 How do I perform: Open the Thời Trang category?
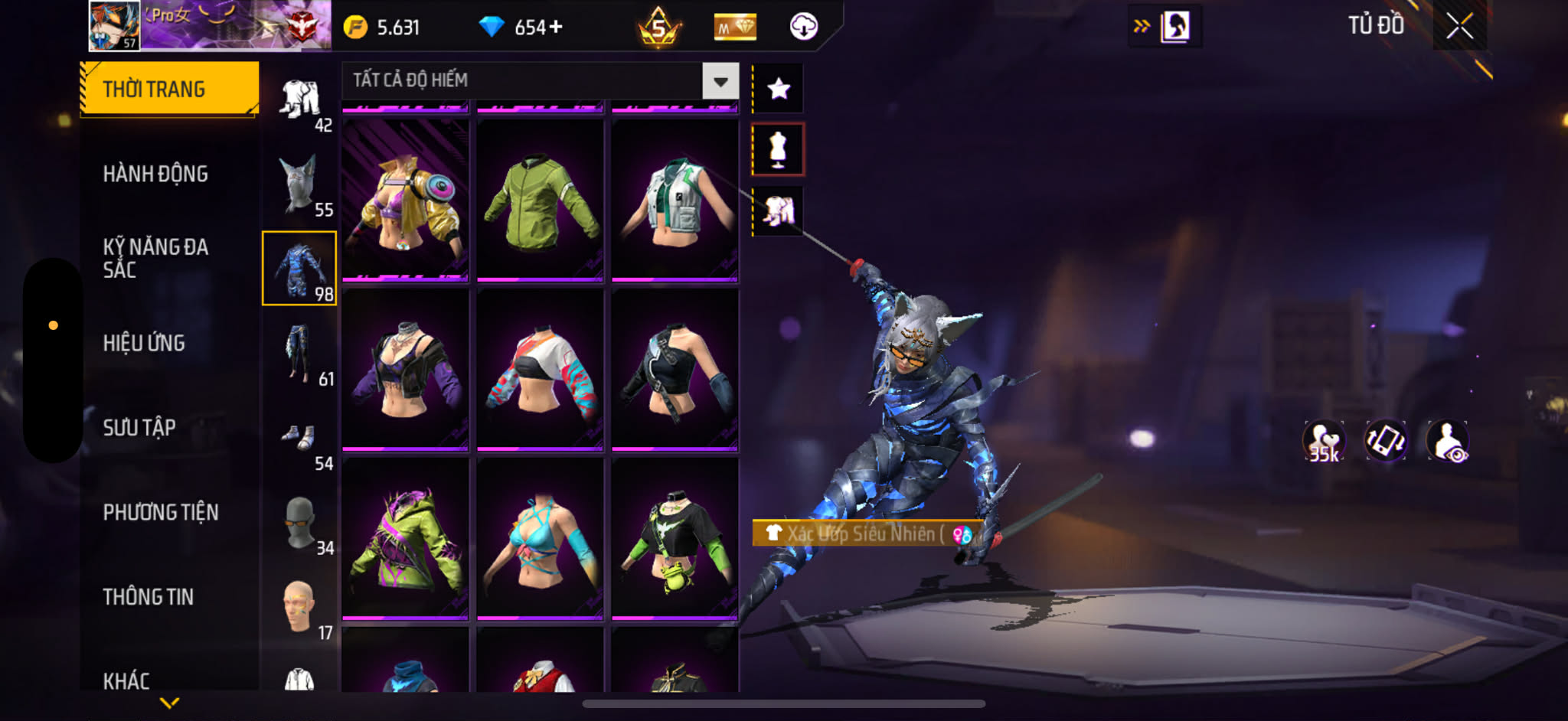pyautogui.click(x=169, y=89)
